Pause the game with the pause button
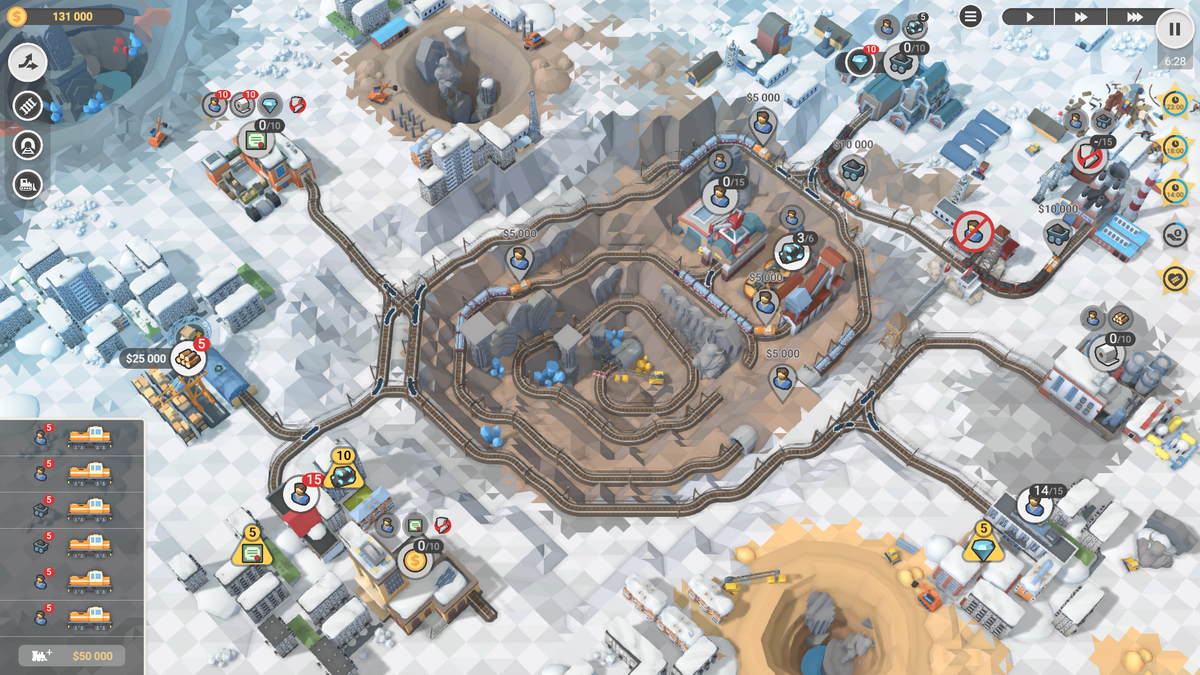Image resolution: width=1200 pixels, height=675 pixels. click(x=1174, y=29)
